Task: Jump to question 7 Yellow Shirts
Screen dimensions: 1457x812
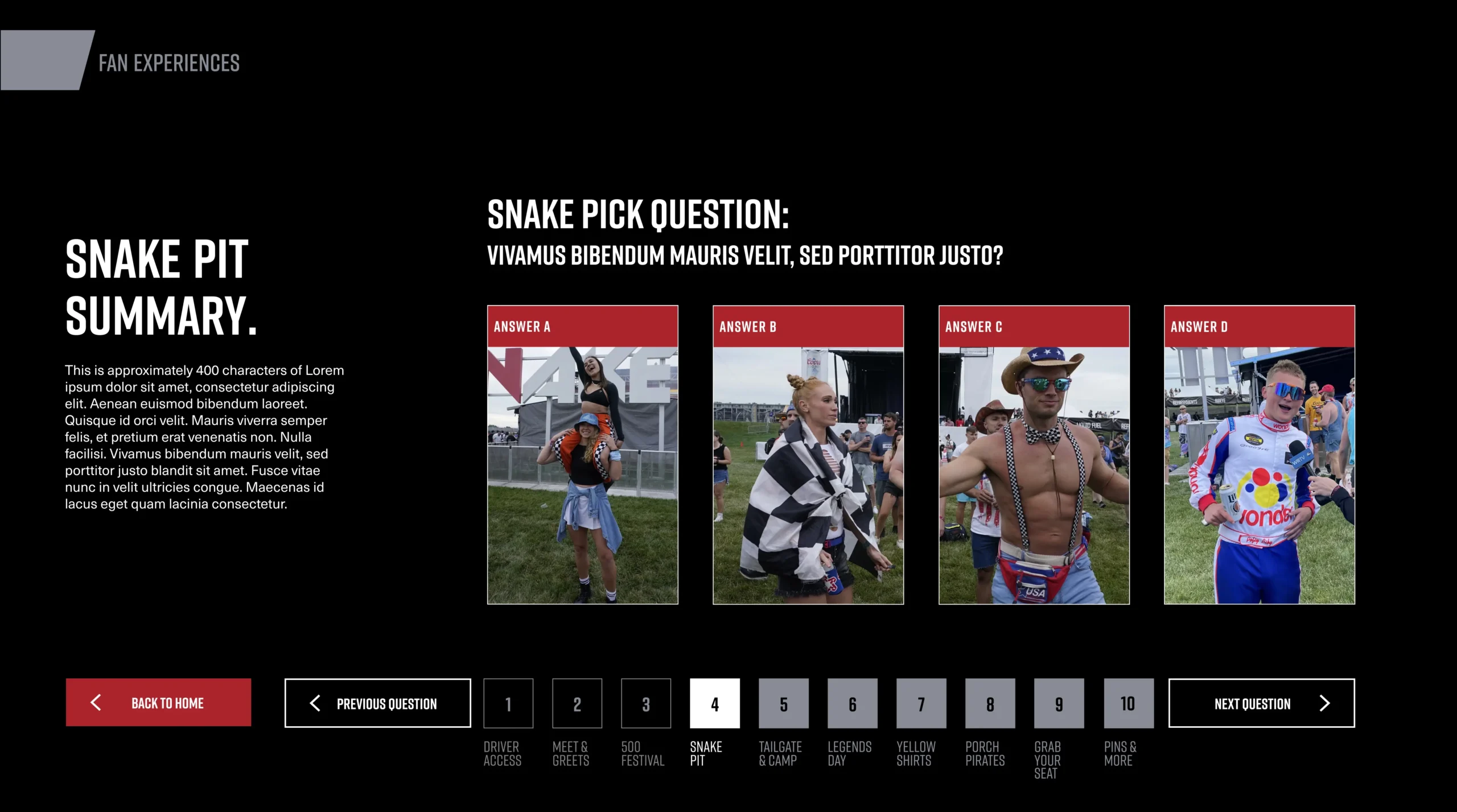Action: point(921,703)
